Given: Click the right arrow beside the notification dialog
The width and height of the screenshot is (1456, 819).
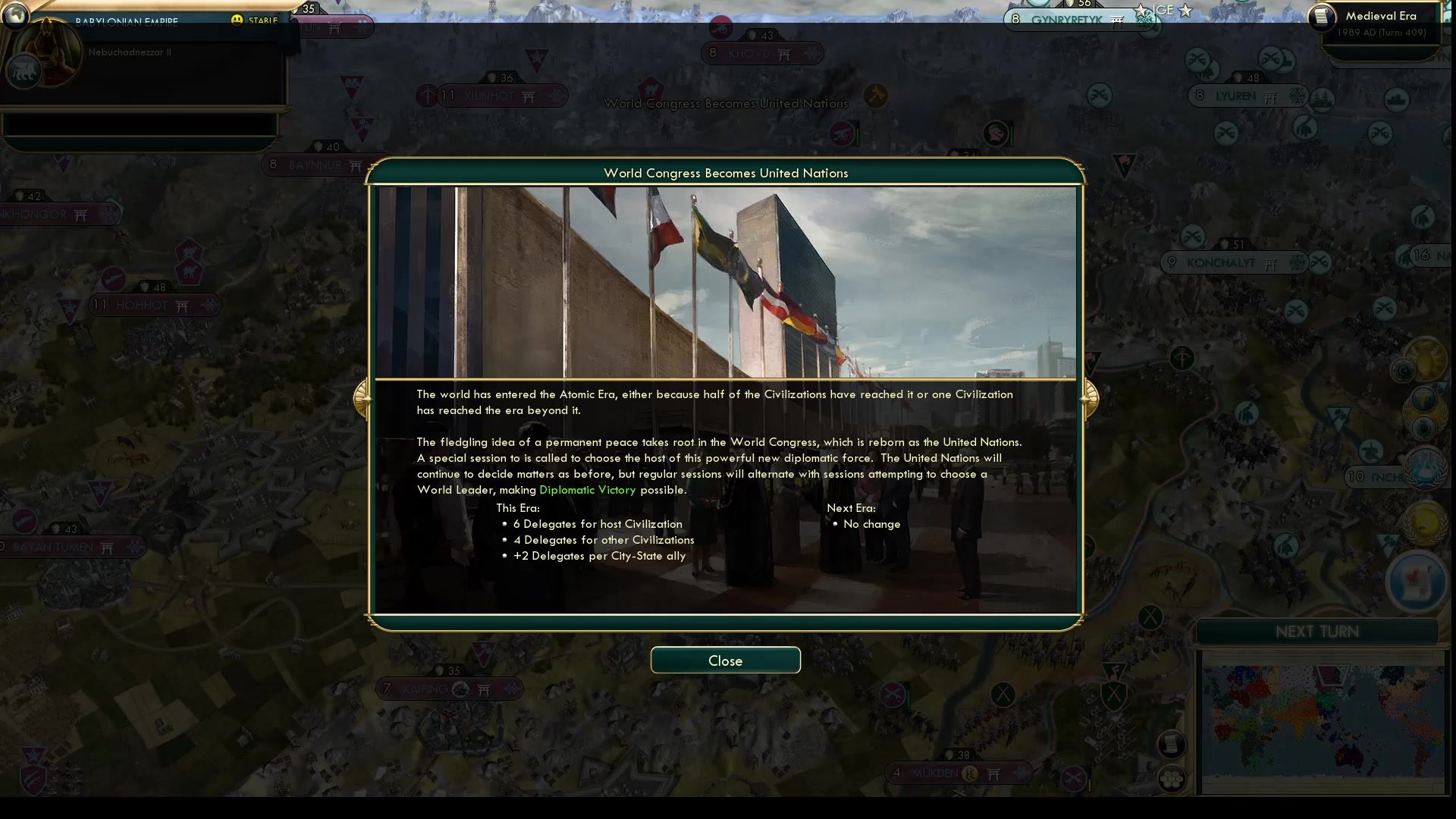Looking at the screenshot, I should click(1090, 398).
